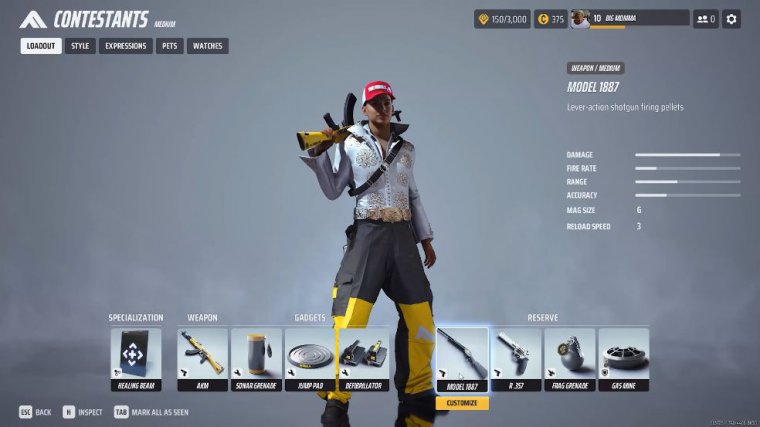The height and width of the screenshot is (427, 760).
Task: Select the Sonar Grenade gadget slot
Action: tap(256, 359)
